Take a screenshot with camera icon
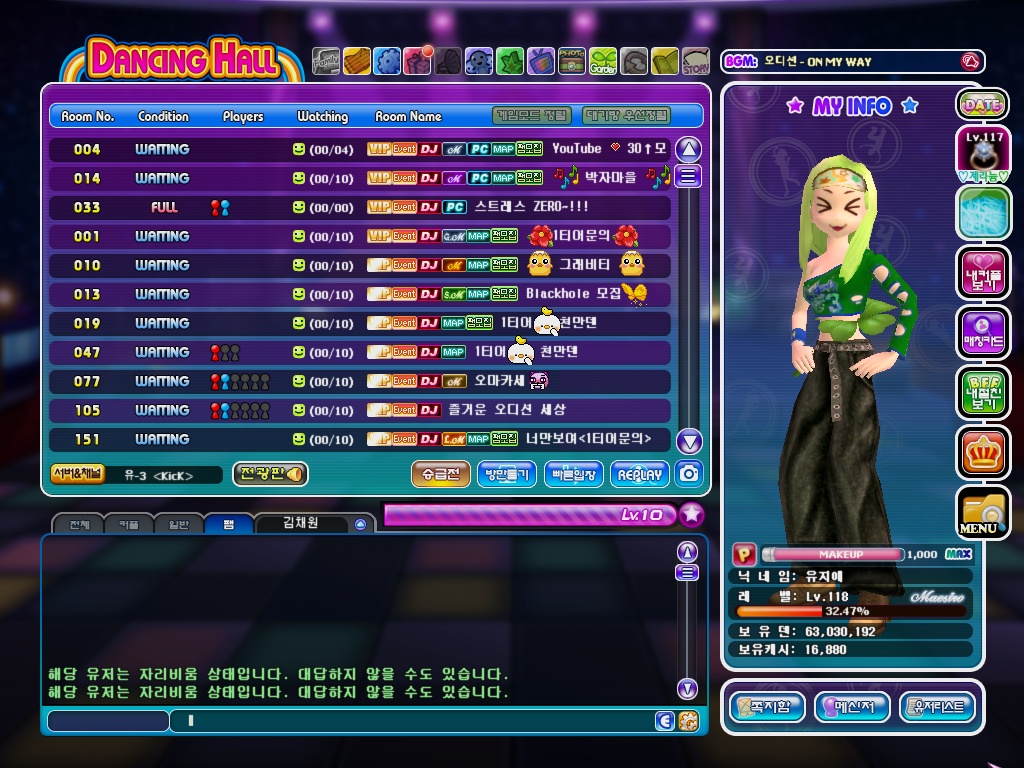 click(x=689, y=474)
